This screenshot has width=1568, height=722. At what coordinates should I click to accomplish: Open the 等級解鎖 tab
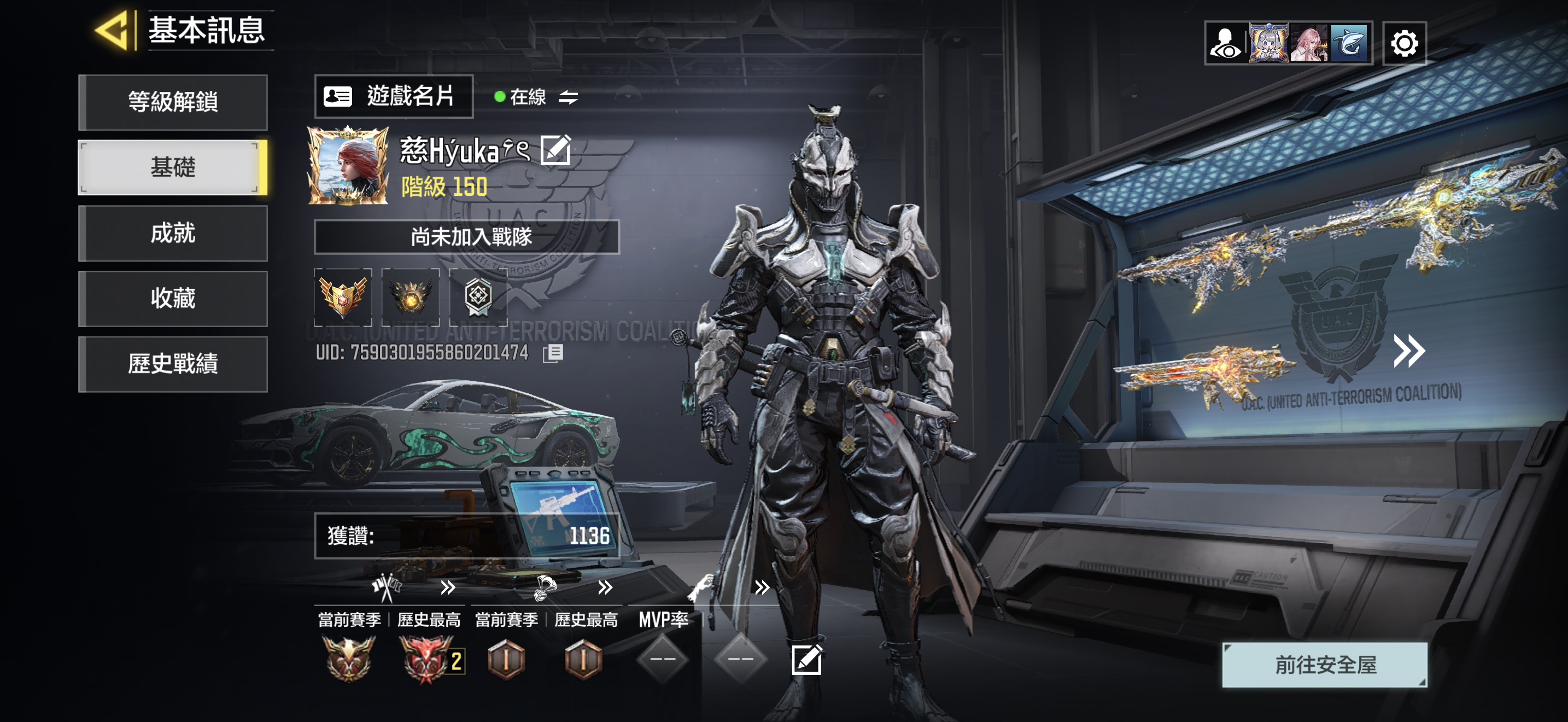tap(173, 102)
